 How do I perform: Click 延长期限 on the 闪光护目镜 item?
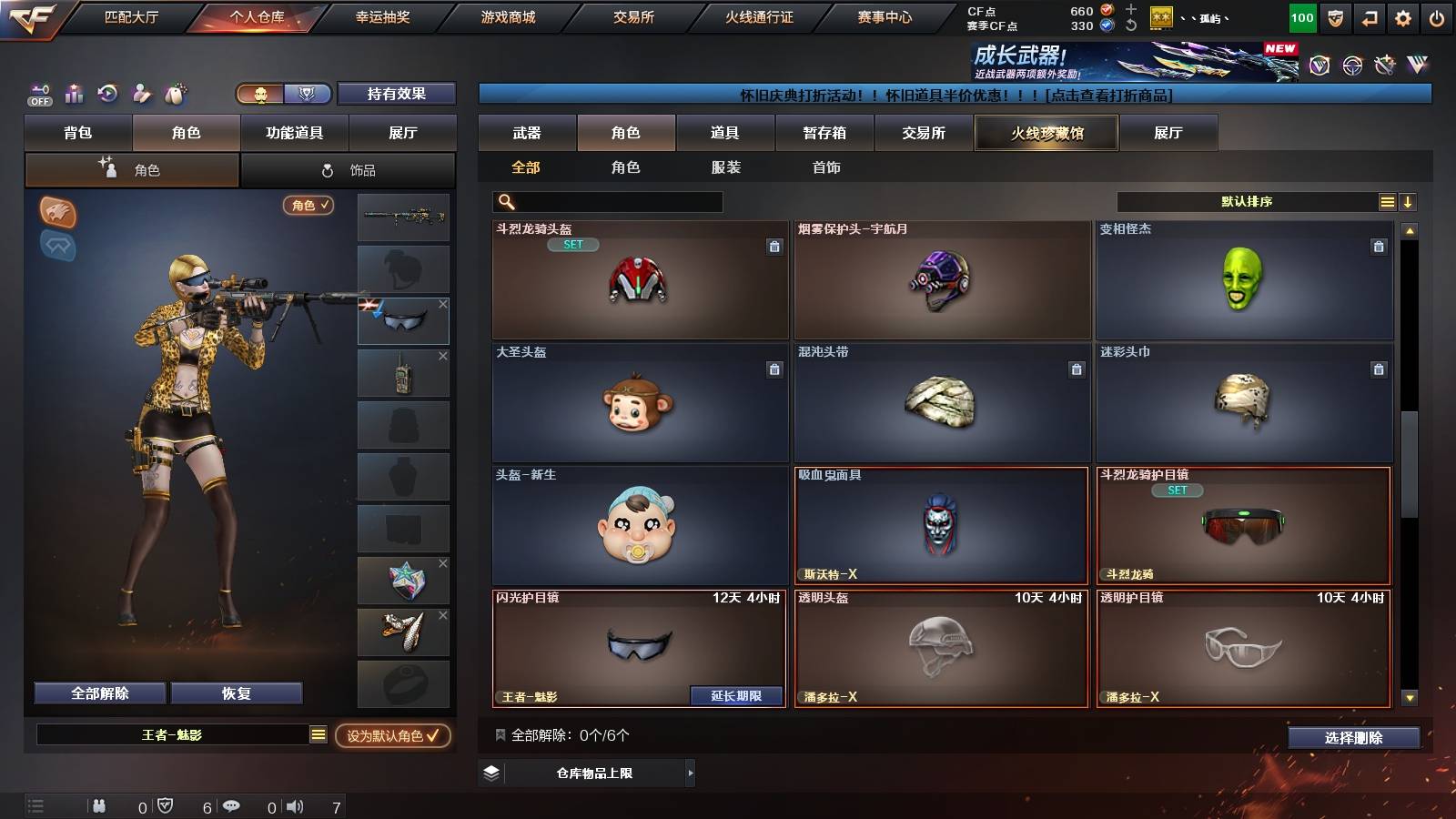735,695
